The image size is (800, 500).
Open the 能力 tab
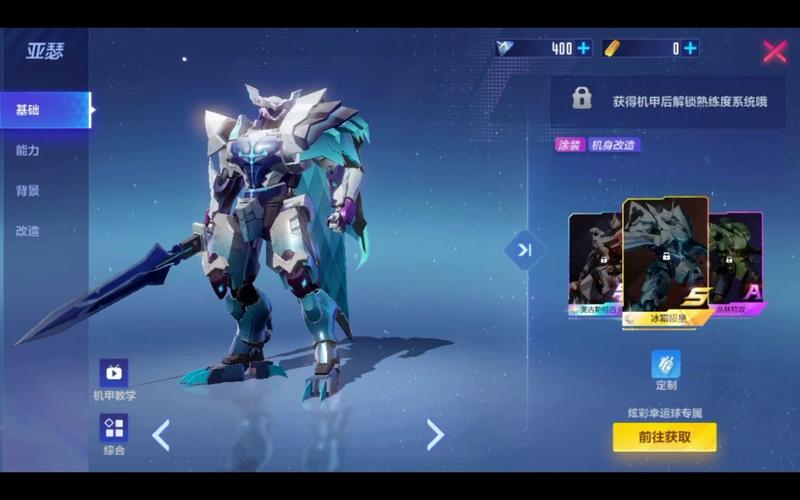click(x=28, y=150)
